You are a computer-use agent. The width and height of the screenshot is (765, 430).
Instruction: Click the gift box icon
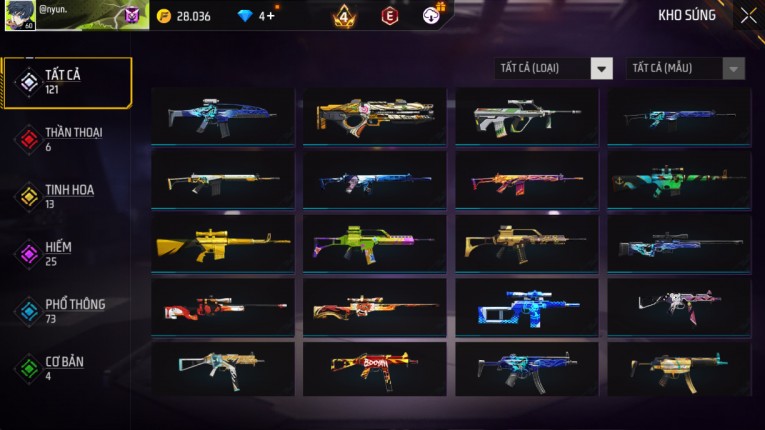point(432,15)
